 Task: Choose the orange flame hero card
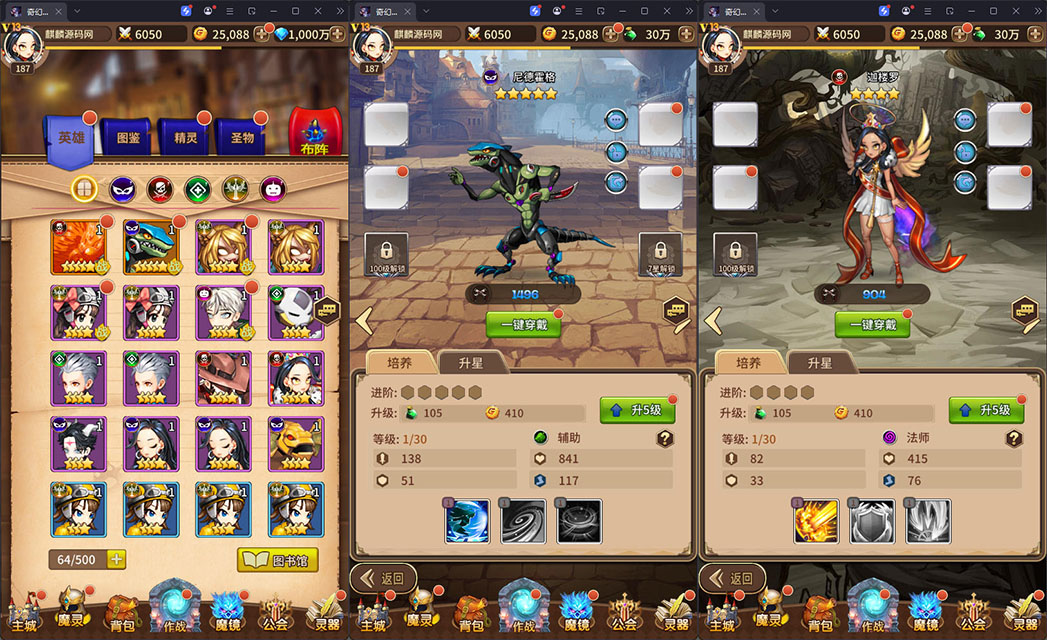[x=79, y=247]
